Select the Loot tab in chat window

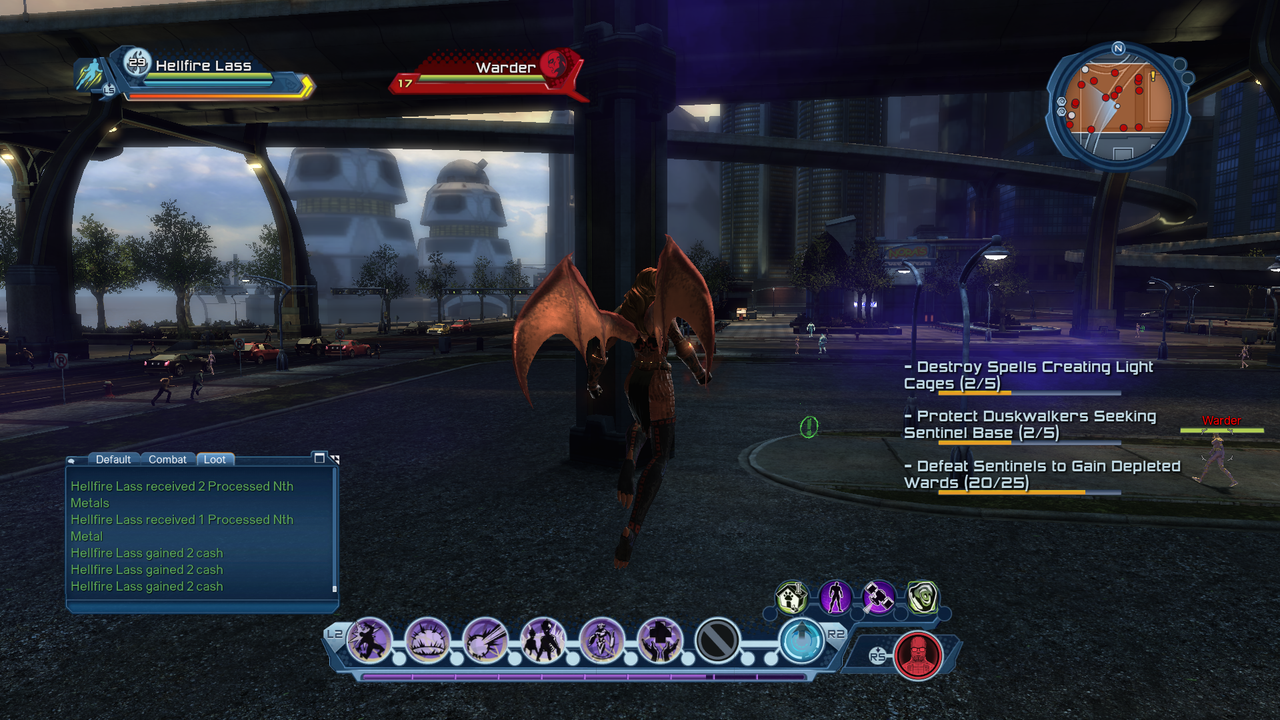(215, 459)
